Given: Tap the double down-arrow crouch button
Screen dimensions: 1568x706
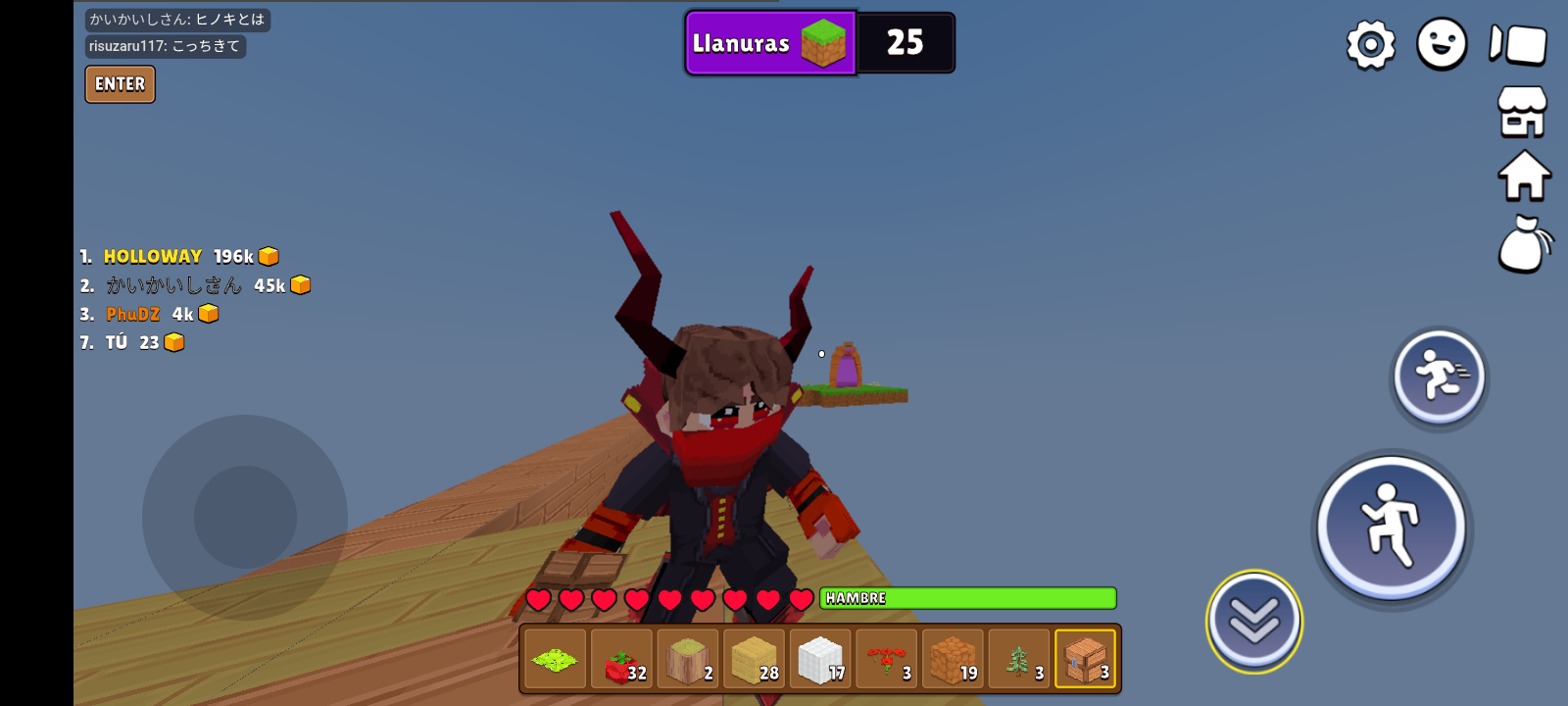Looking at the screenshot, I should pyautogui.click(x=1254, y=621).
